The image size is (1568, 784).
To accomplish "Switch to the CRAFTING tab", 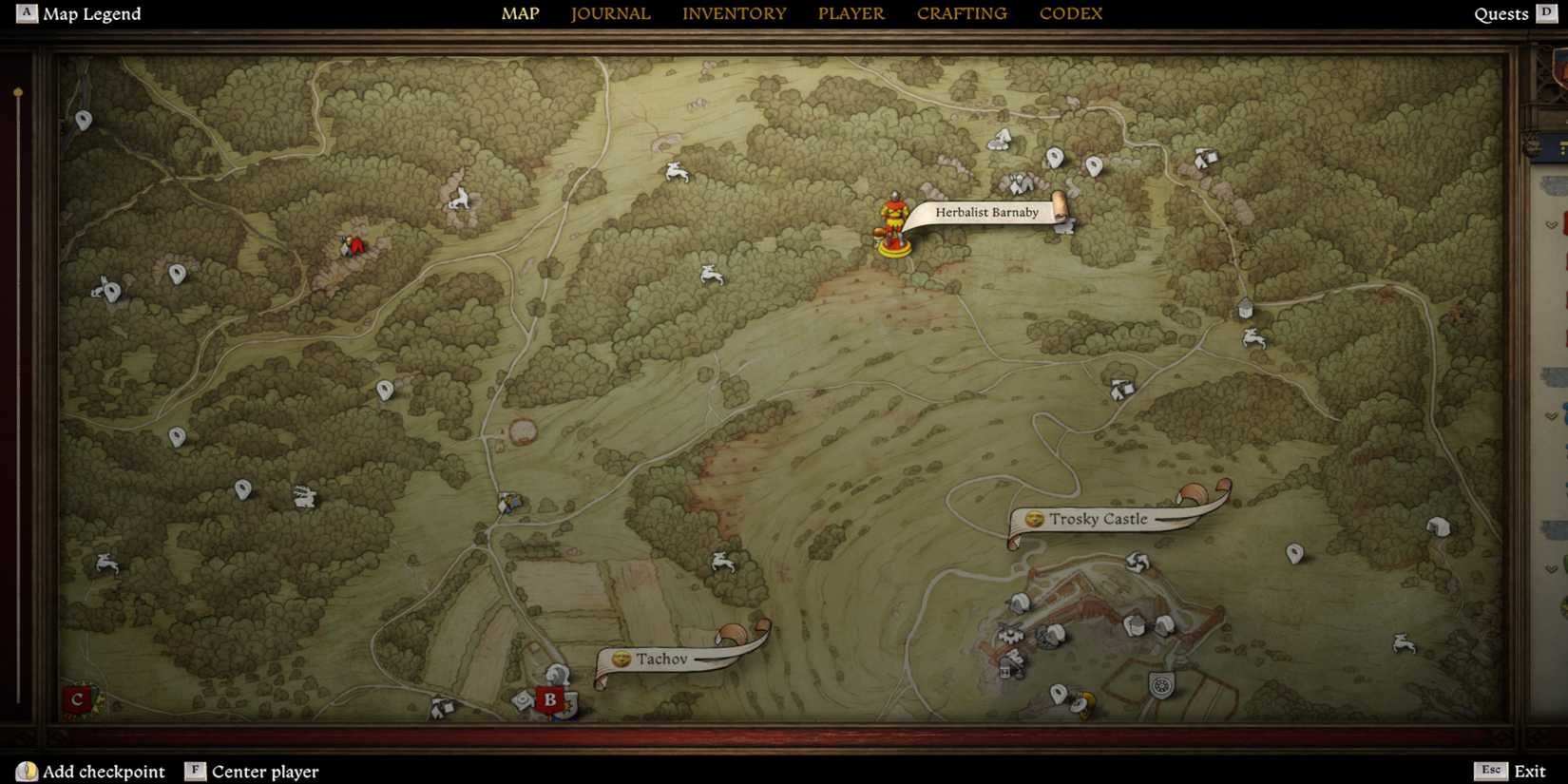I will click(x=962, y=13).
